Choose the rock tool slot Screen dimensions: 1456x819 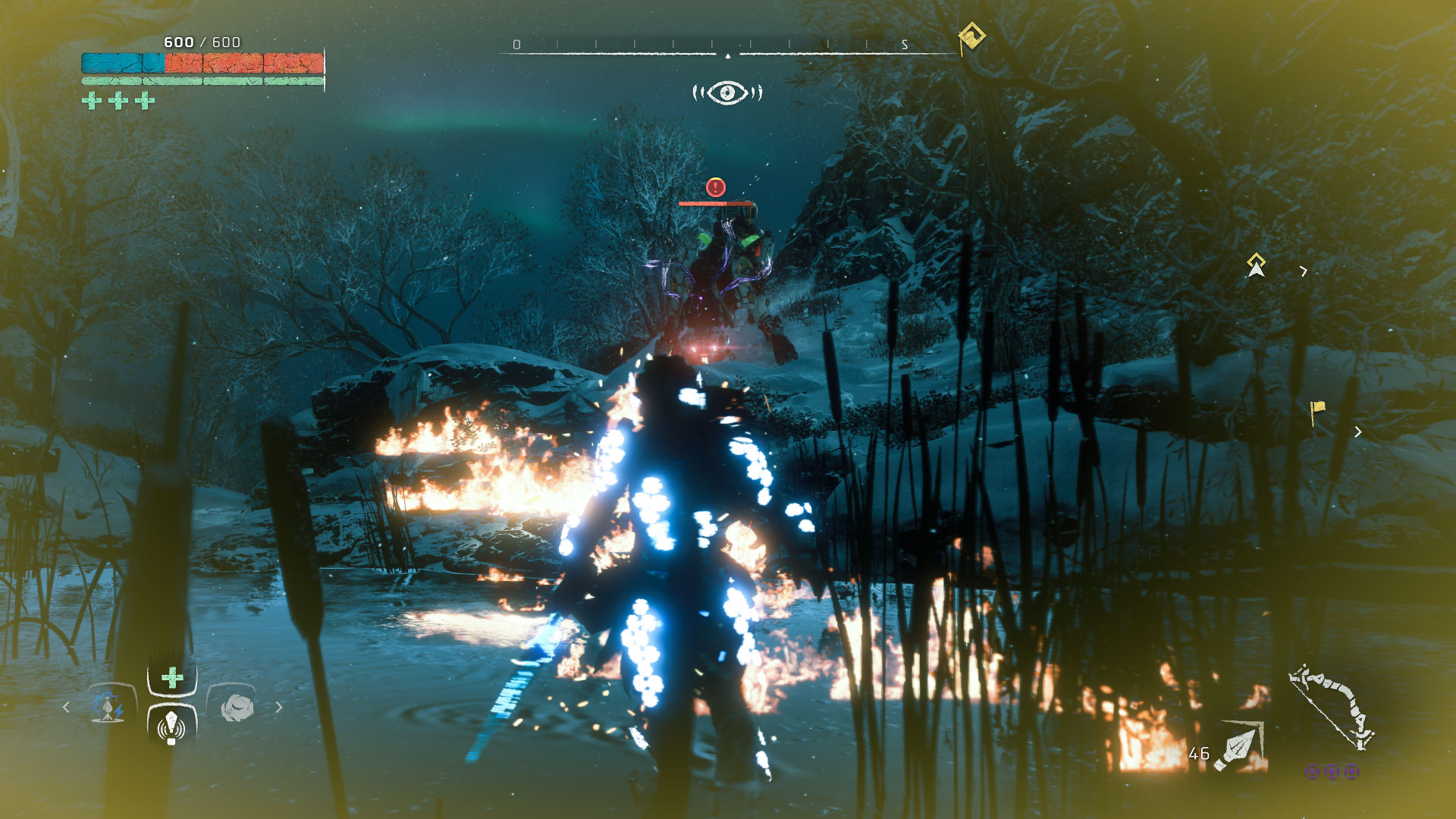point(236,708)
